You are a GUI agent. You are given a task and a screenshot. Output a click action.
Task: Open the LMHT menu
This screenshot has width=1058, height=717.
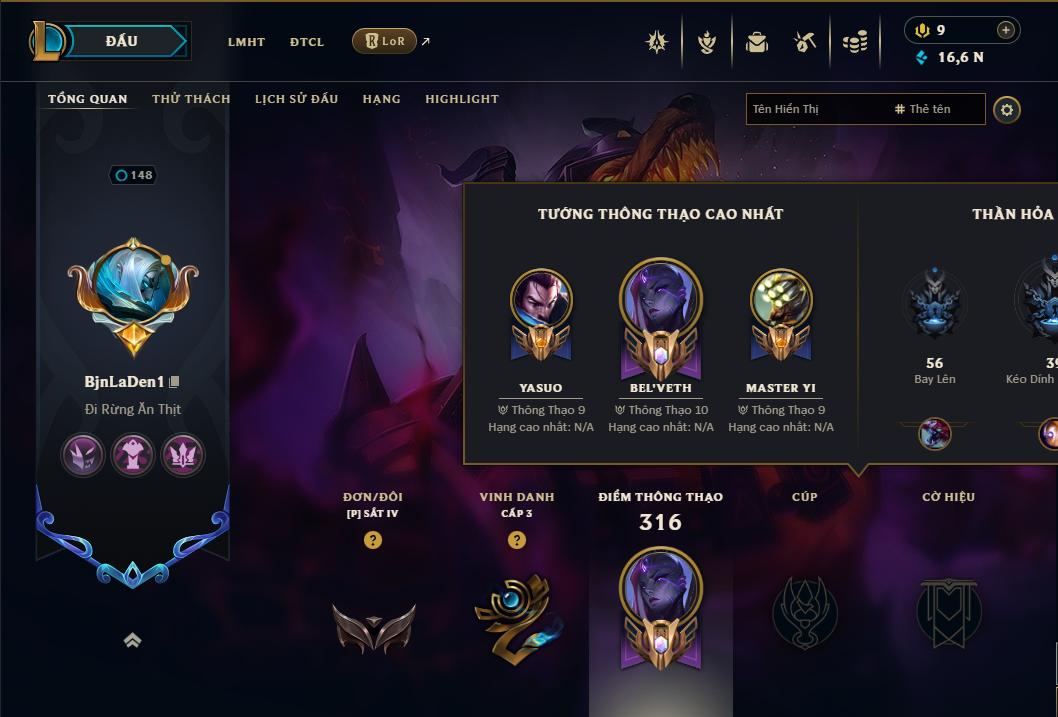pyautogui.click(x=246, y=42)
